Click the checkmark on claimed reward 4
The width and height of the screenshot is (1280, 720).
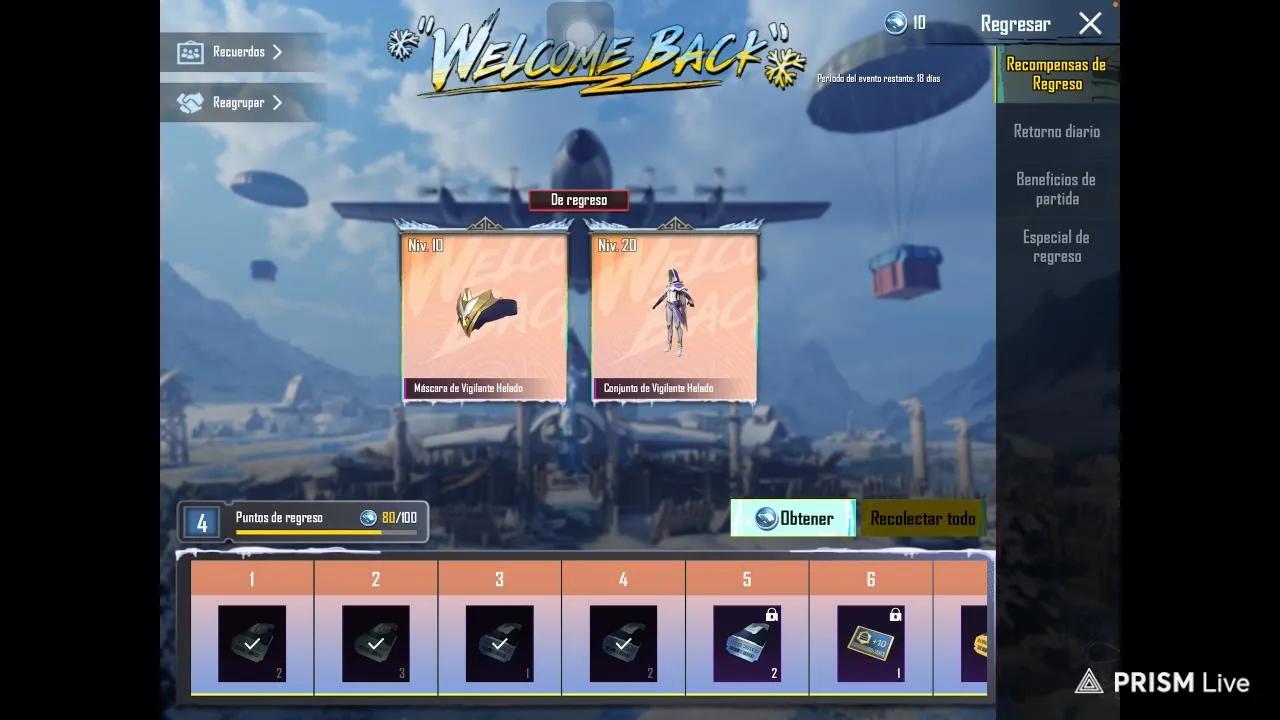tap(623, 643)
